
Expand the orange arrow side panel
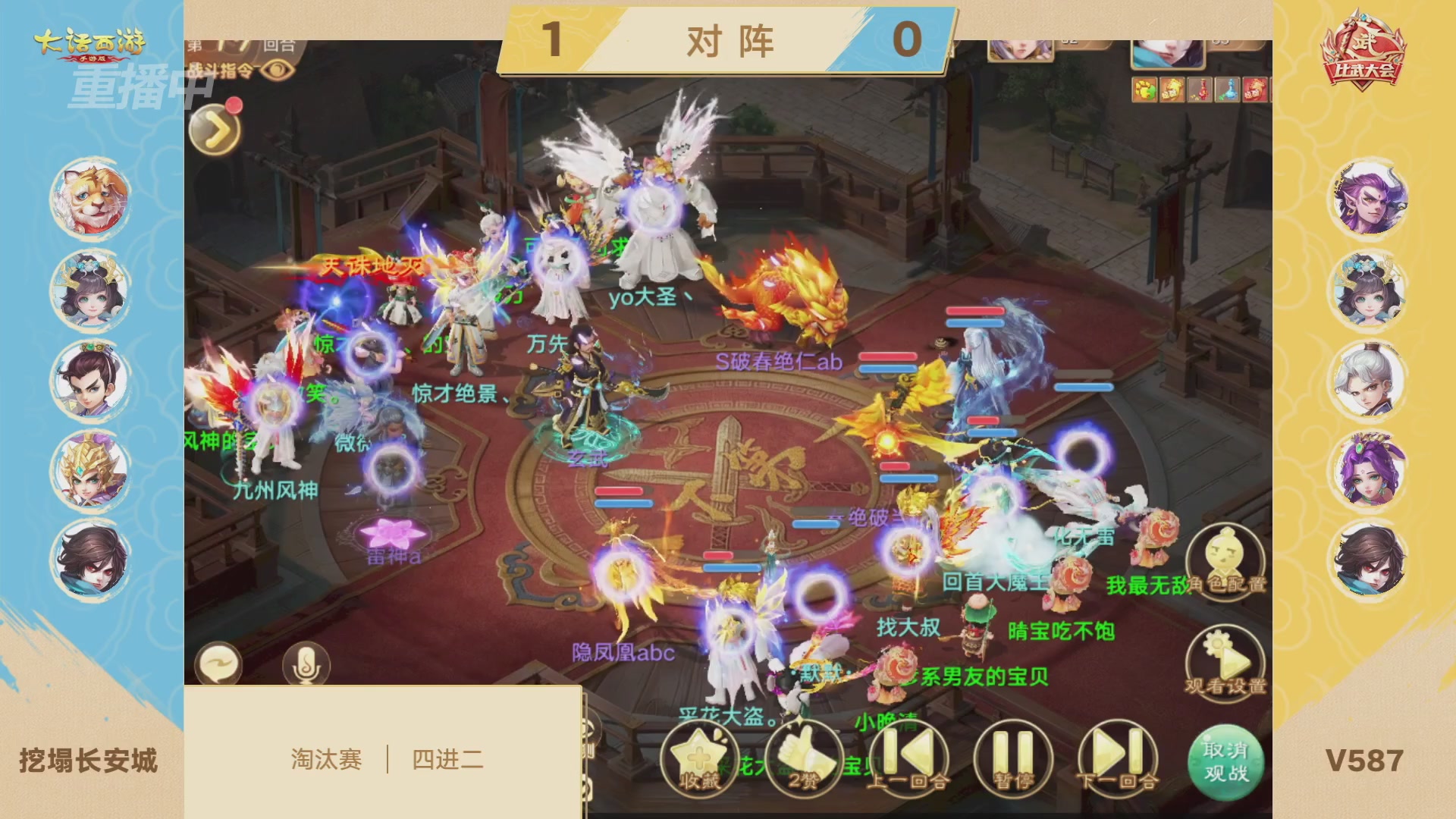pyautogui.click(x=214, y=128)
